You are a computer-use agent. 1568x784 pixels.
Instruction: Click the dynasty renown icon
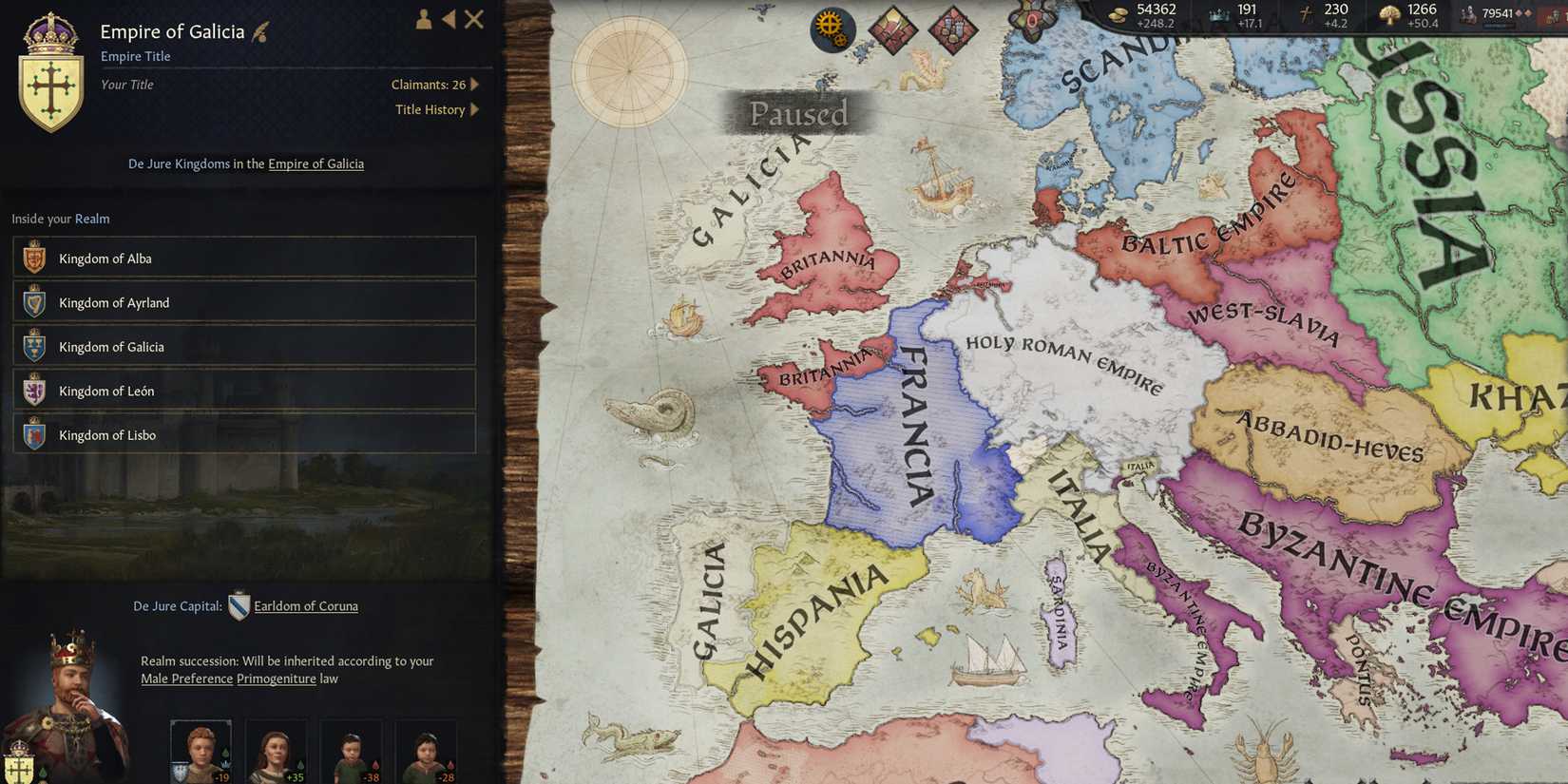(1390, 14)
